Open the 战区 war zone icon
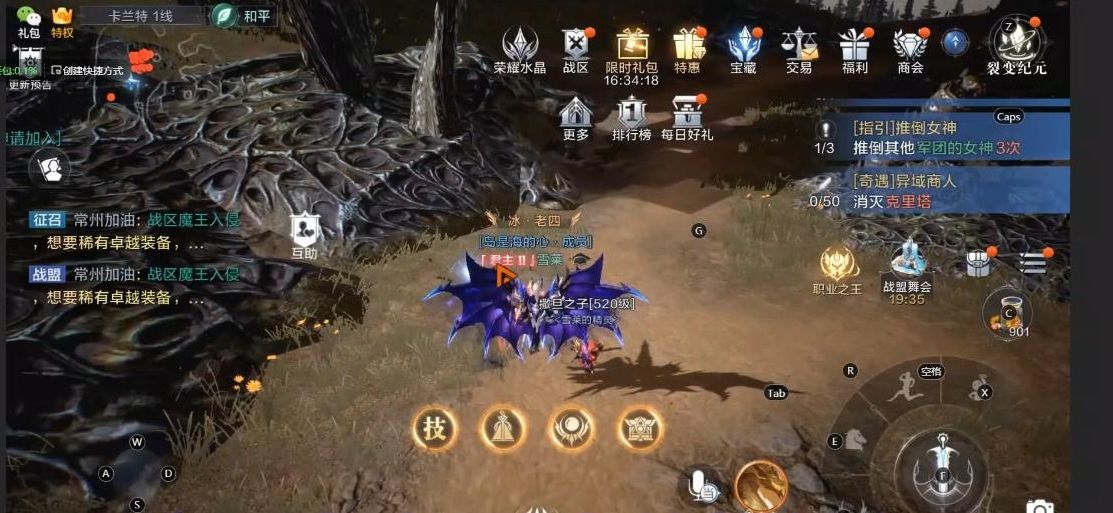Image resolution: width=1113 pixels, height=513 pixels. pos(576,48)
